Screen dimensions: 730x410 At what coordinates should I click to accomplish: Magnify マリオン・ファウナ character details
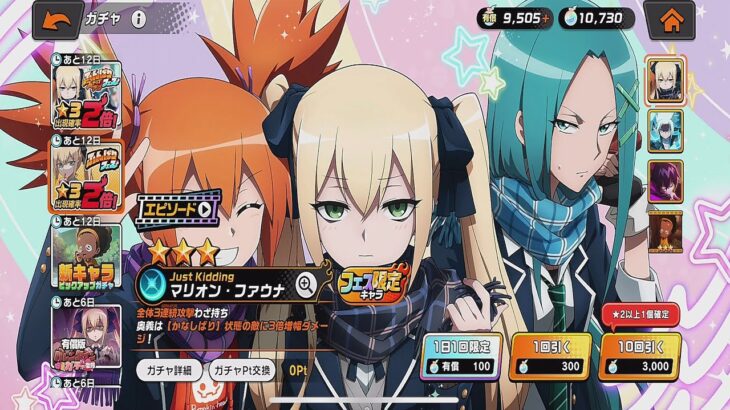pos(306,284)
